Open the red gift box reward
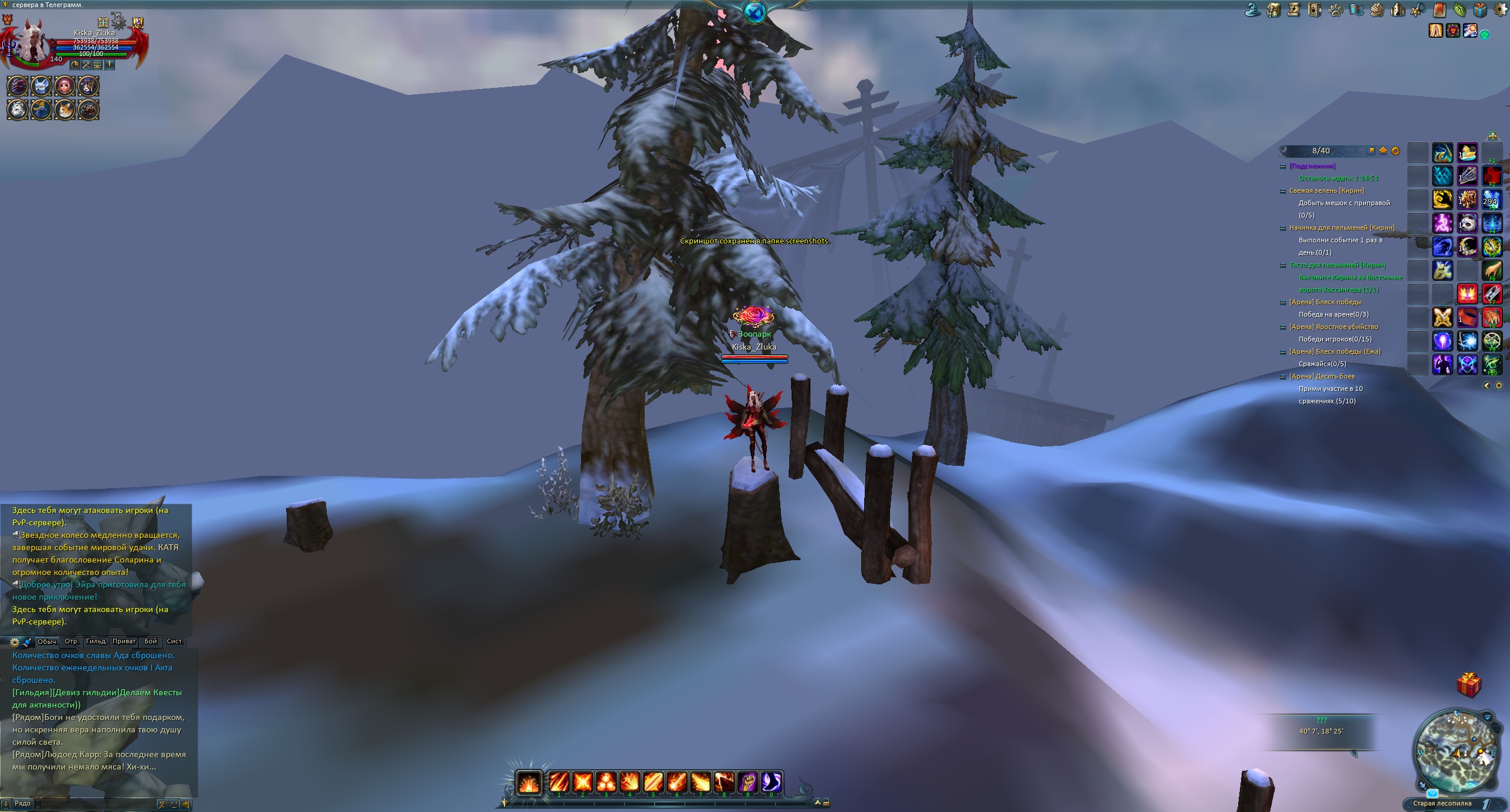This screenshot has width=1510, height=812. point(1468,685)
